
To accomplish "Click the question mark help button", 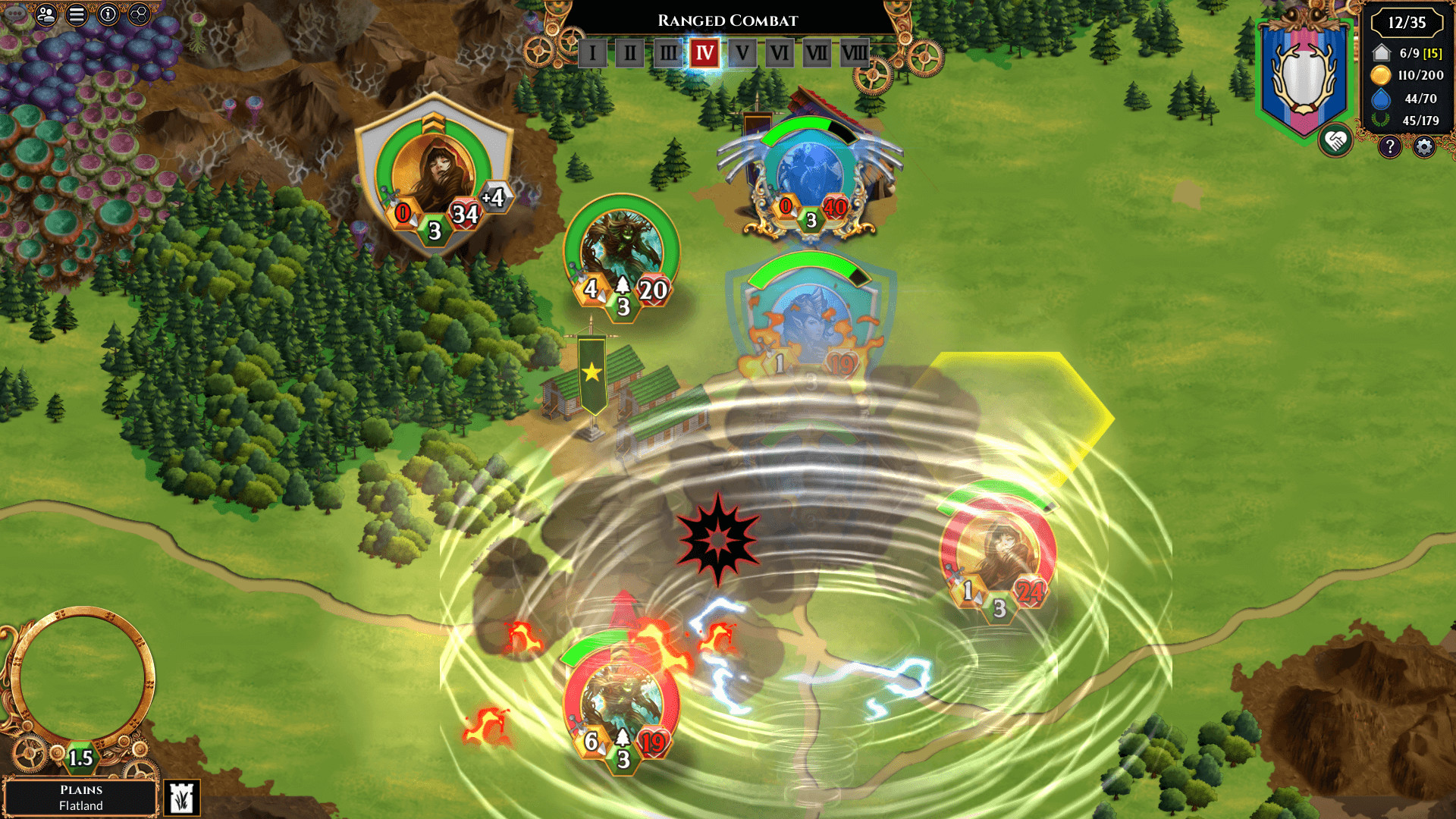I will [x=1389, y=146].
